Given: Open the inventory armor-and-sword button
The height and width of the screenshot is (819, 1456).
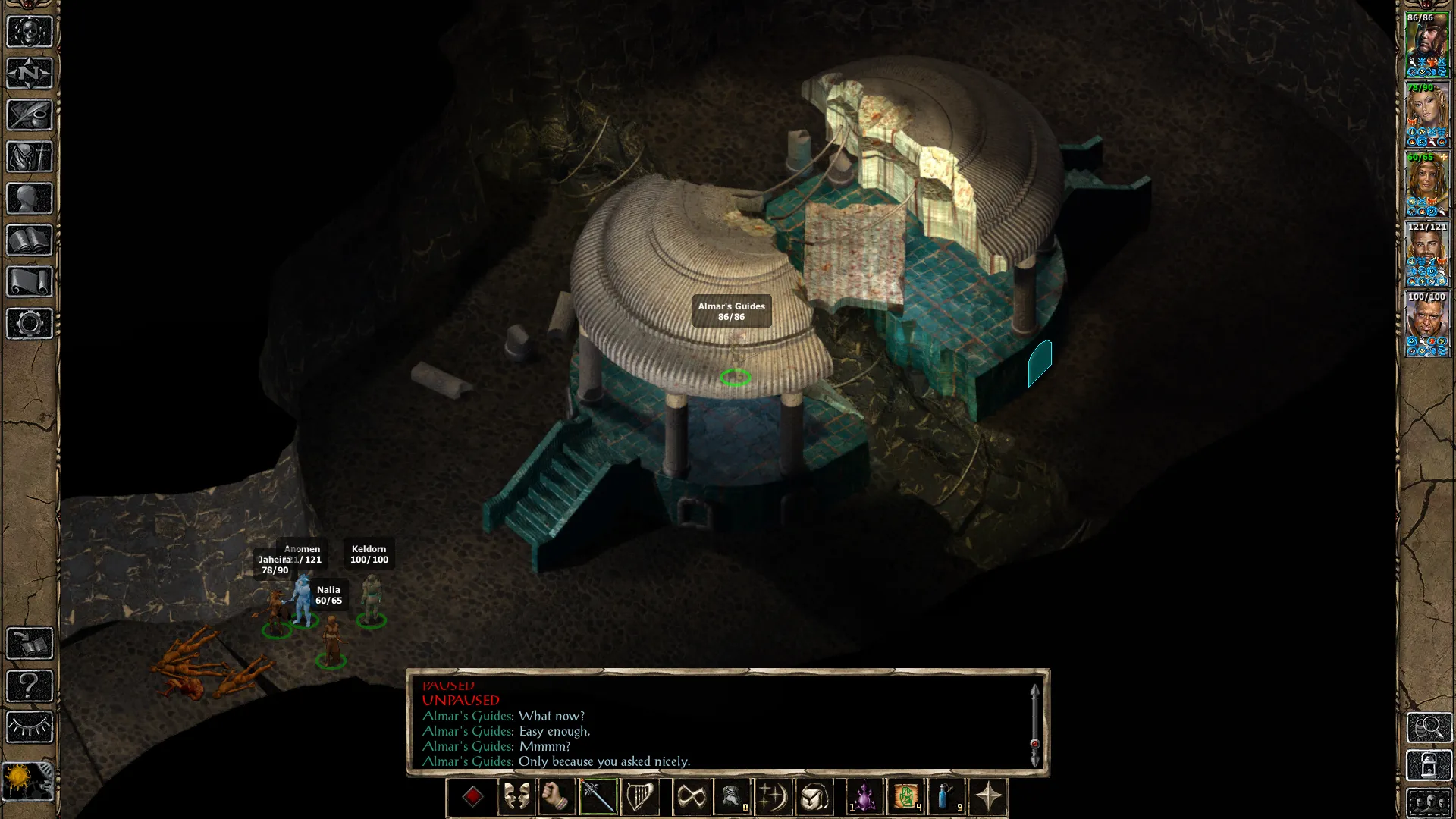Looking at the screenshot, I should click(30, 157).
